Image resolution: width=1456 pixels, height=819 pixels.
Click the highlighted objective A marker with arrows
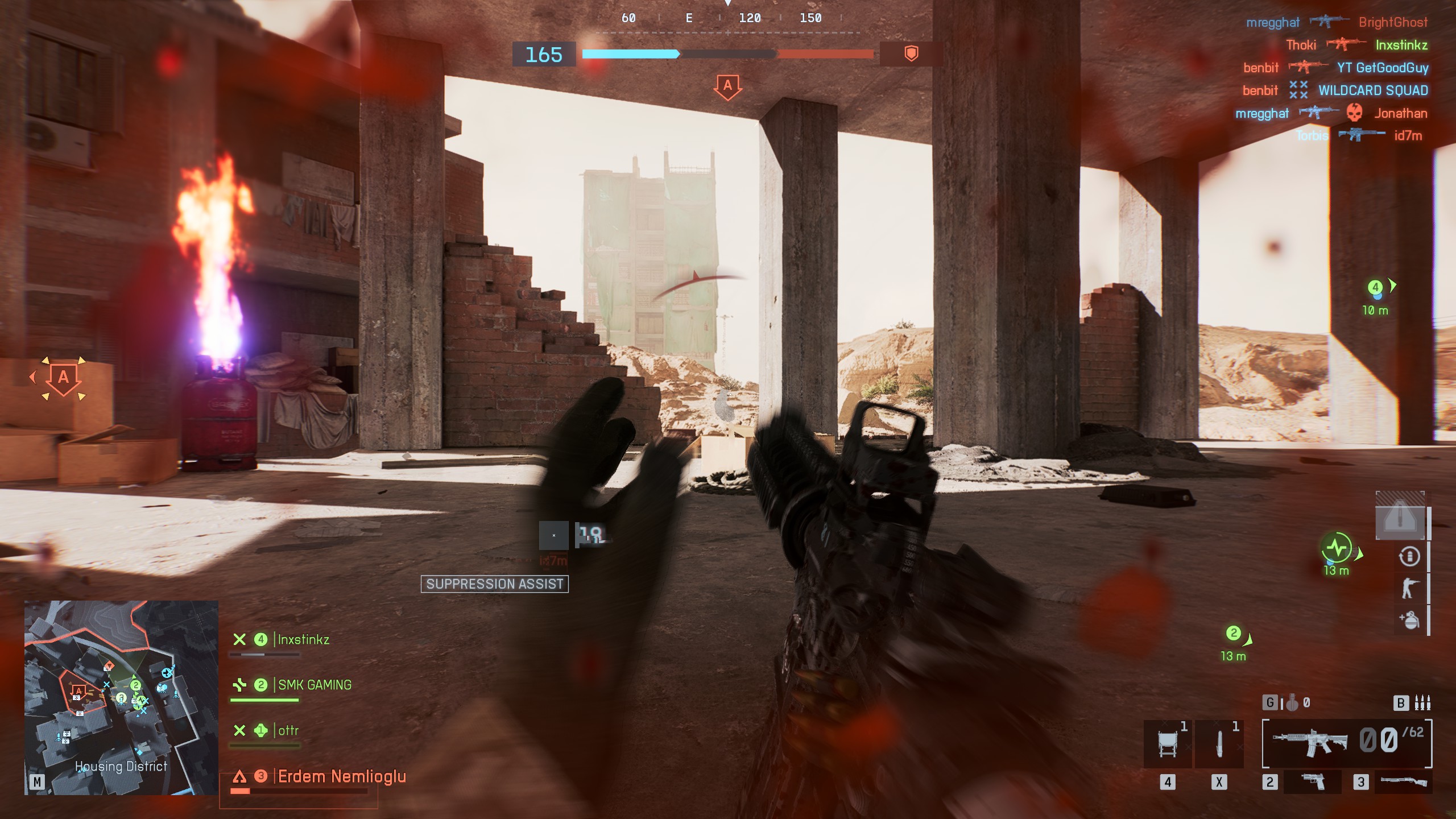click(x=63, y=378)
